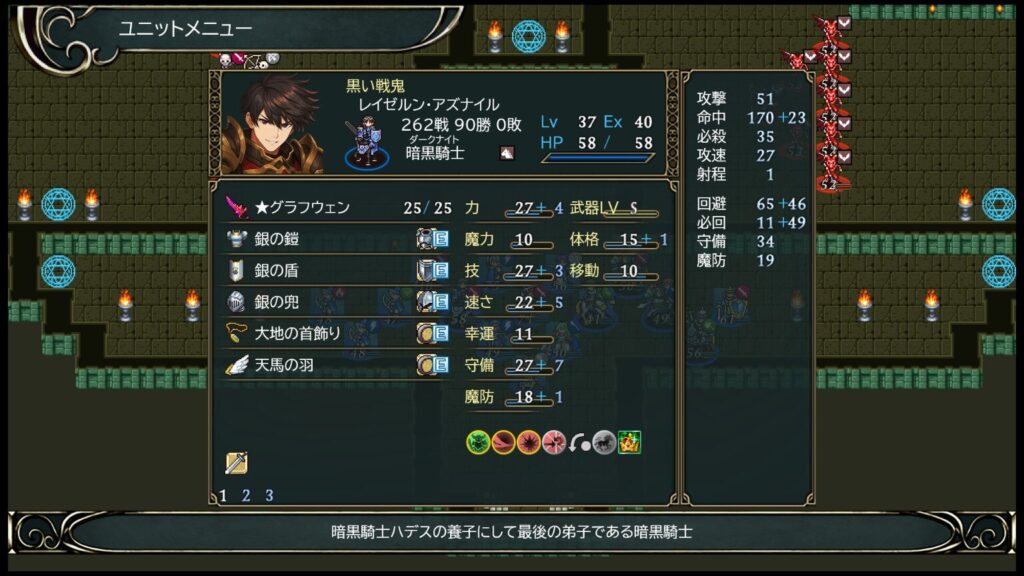
Task: Switch to page 2 of unit info
Action: pos(246,495)
